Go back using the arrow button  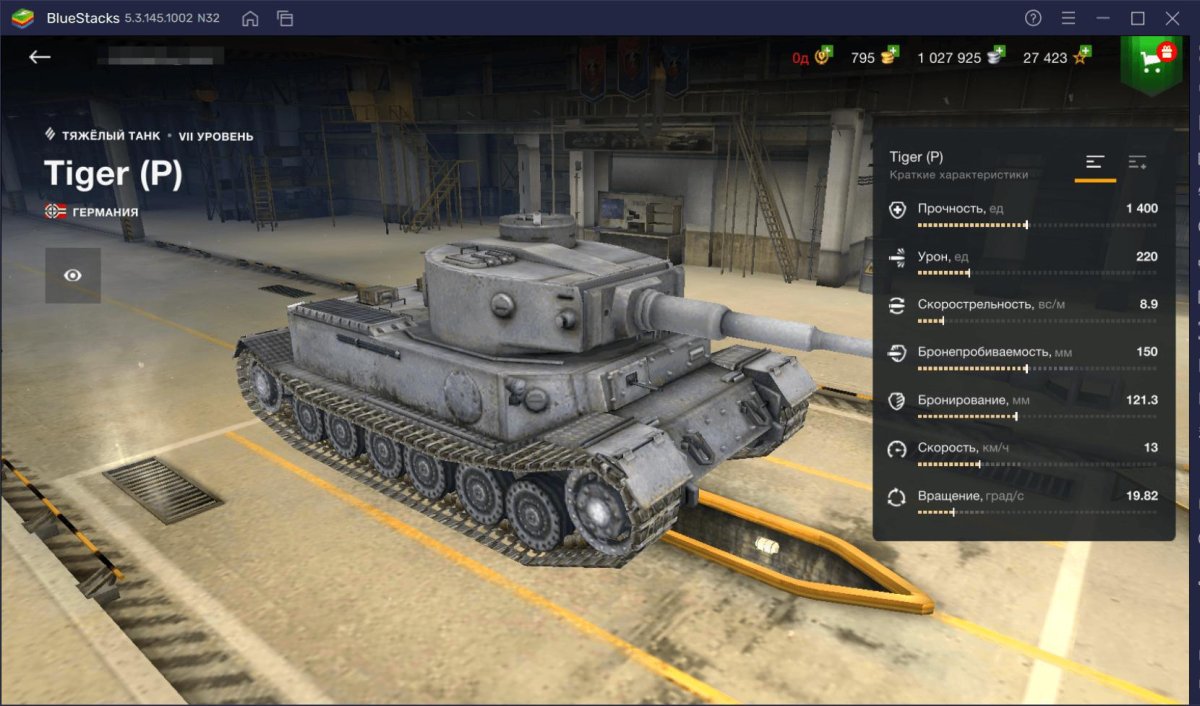tap(40, 57)
